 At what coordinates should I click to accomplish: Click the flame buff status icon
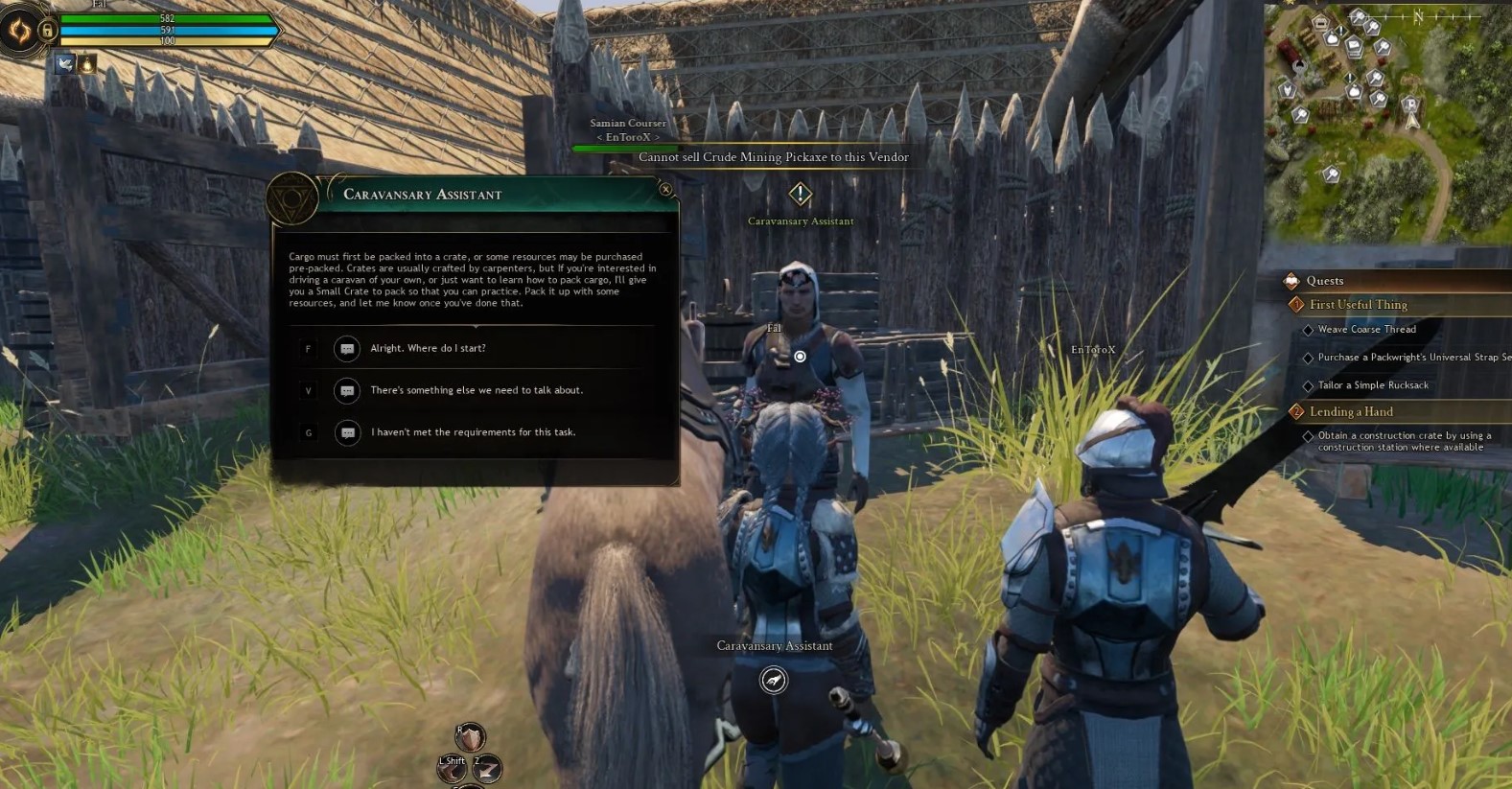pos(86,64)
